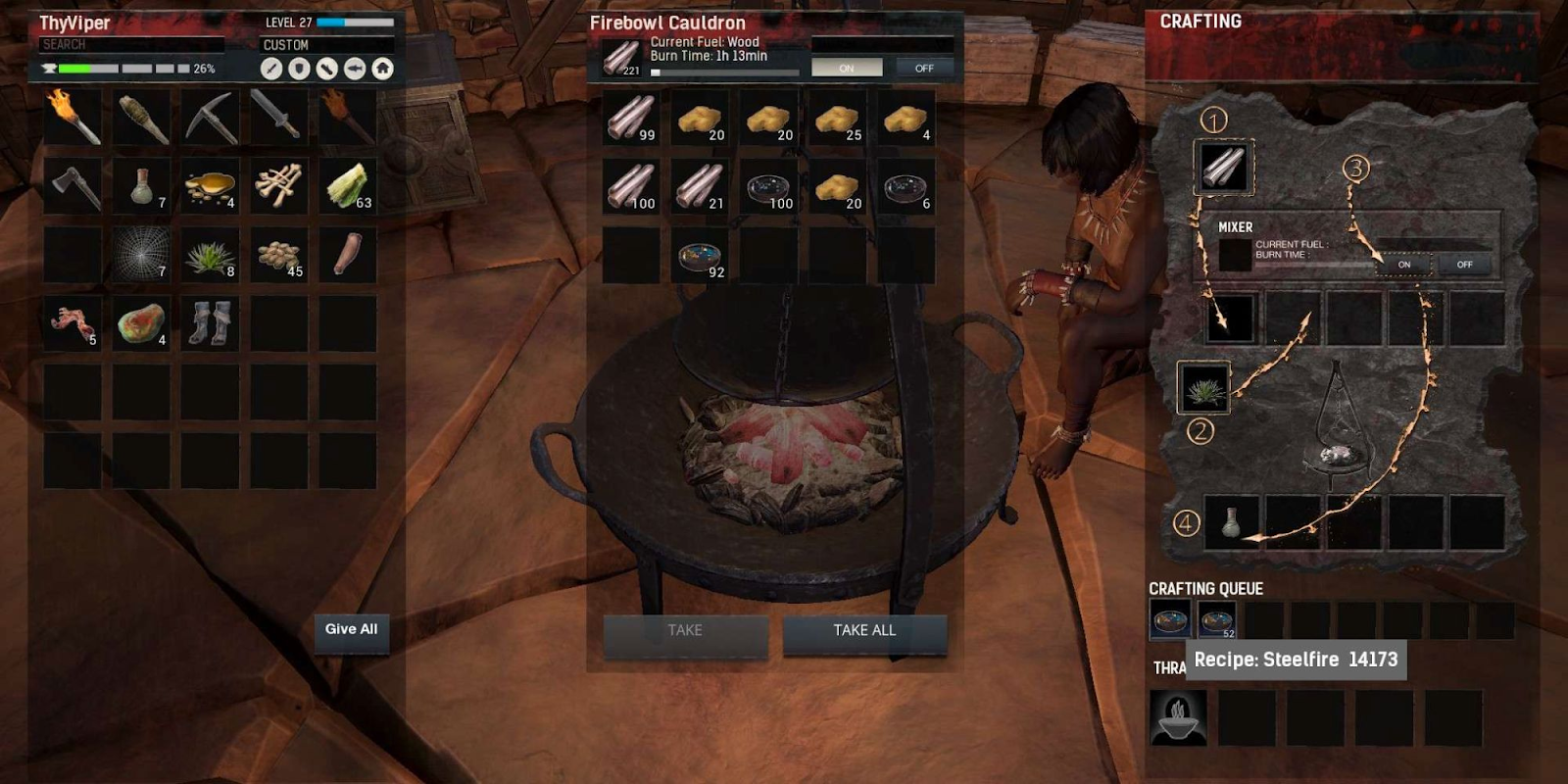Select the pickaxe inventory slot
This screenshot has width=1568, height=784.
coord(210,117)
